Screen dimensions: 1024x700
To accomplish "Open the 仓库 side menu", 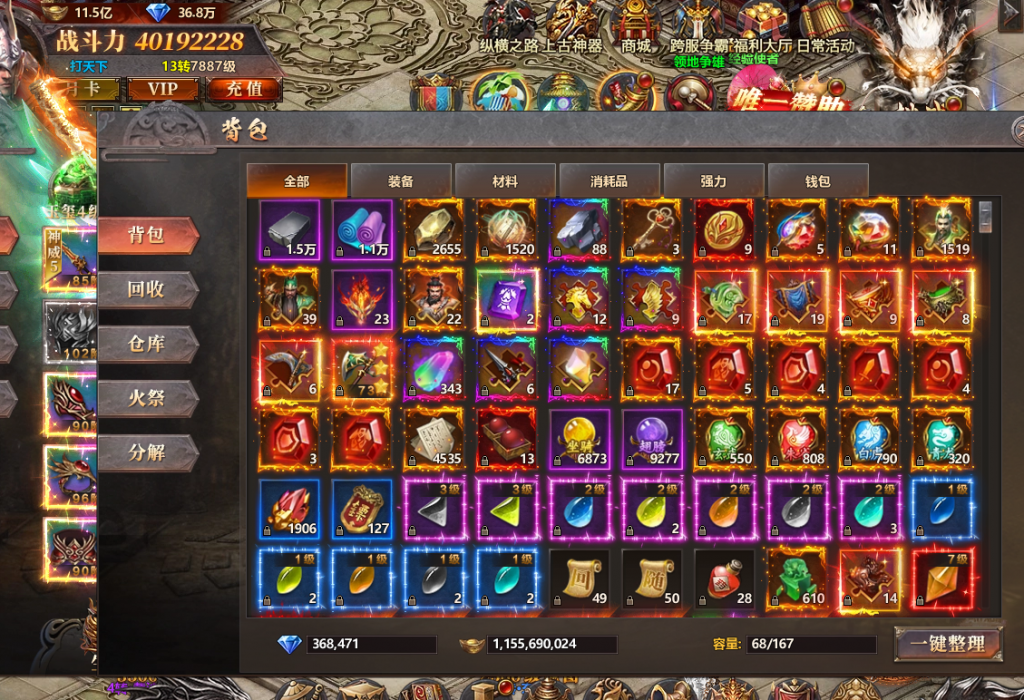I will (147, 343).
